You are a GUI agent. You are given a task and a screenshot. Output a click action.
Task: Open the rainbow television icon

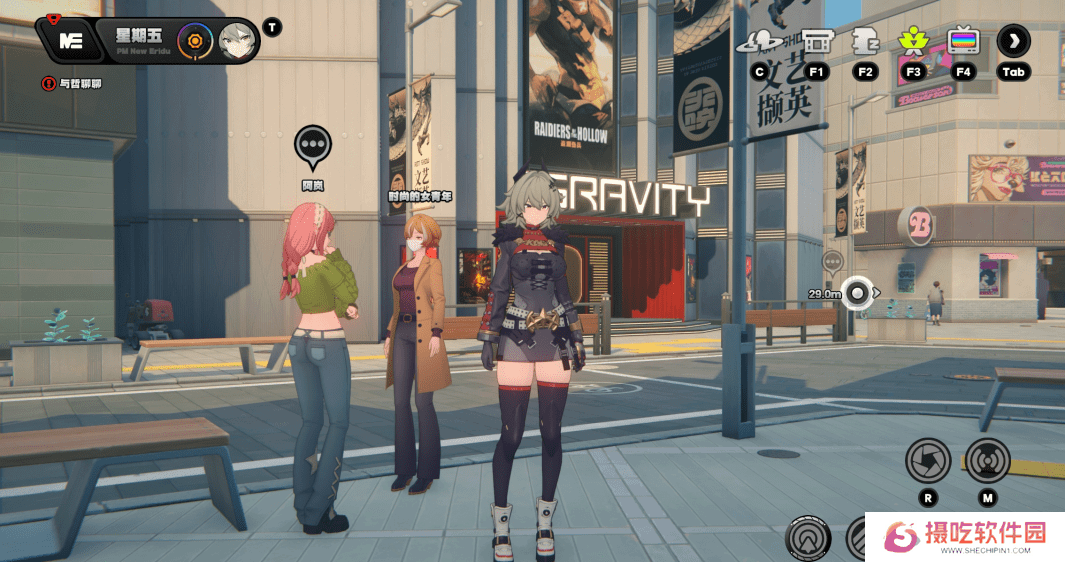pos(963,41)
